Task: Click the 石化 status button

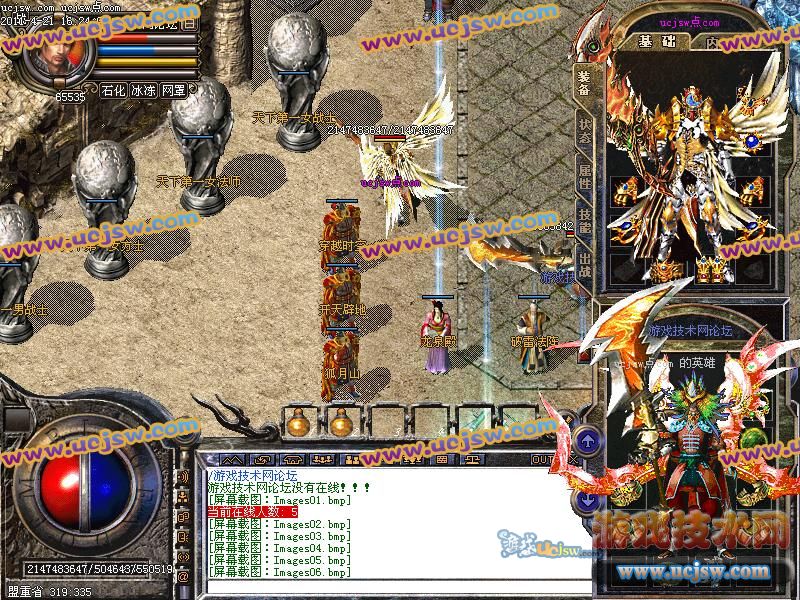Action: click(114, 90)
